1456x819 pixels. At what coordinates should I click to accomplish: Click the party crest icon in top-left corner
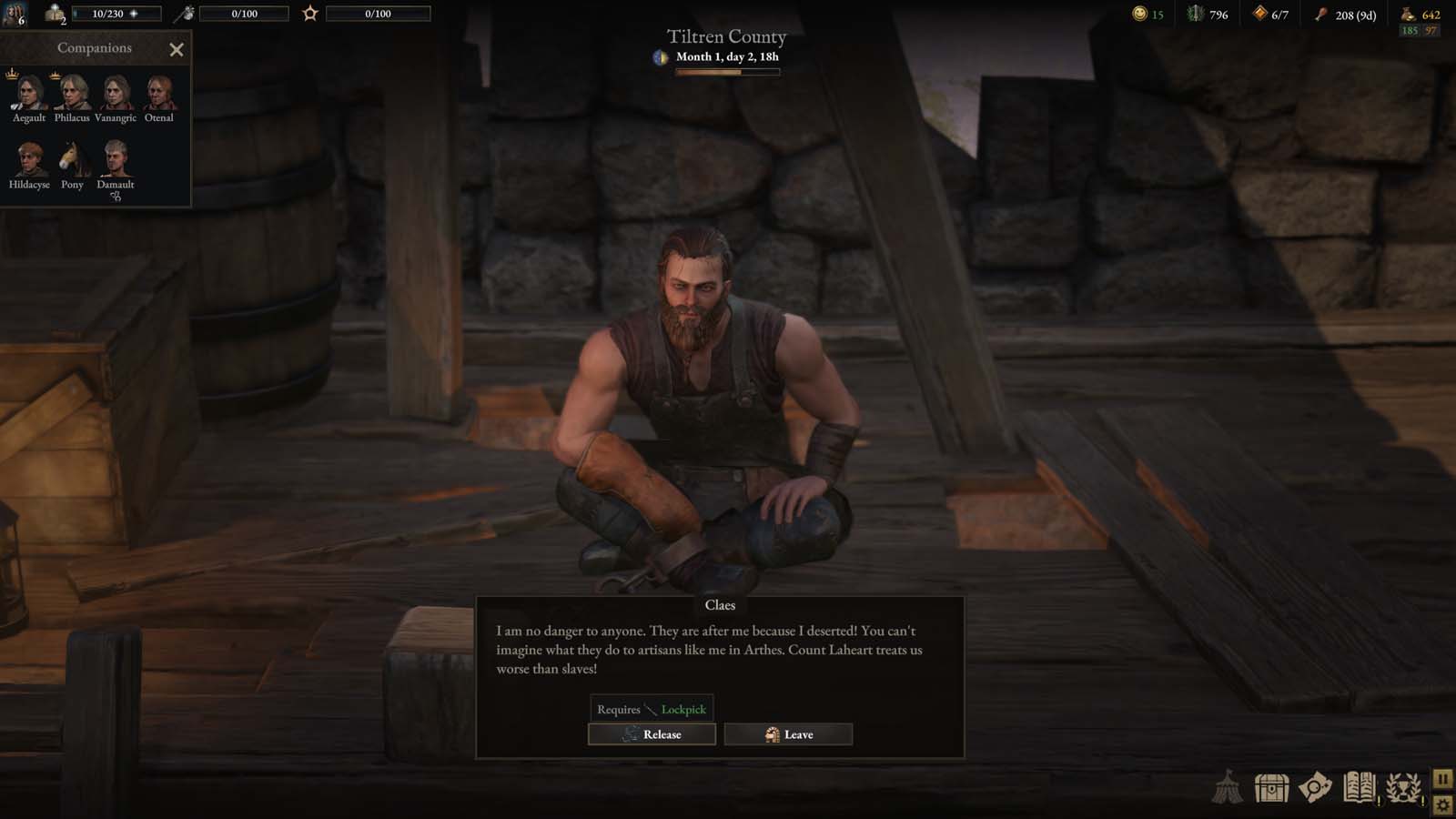(13, 15)
